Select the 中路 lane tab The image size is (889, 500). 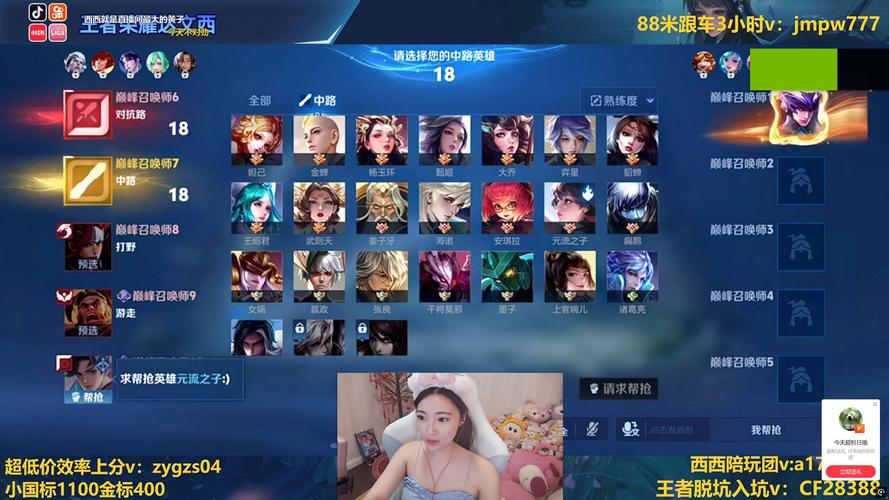click(x=318, y=100)
